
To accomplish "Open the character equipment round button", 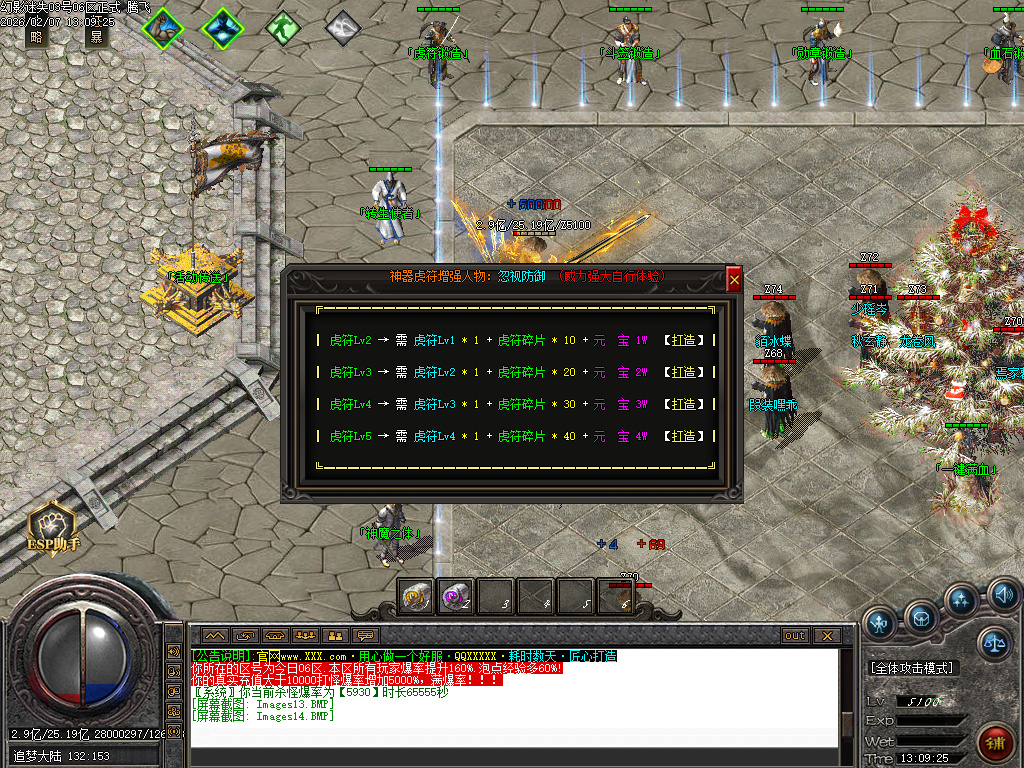I will 880,624.
